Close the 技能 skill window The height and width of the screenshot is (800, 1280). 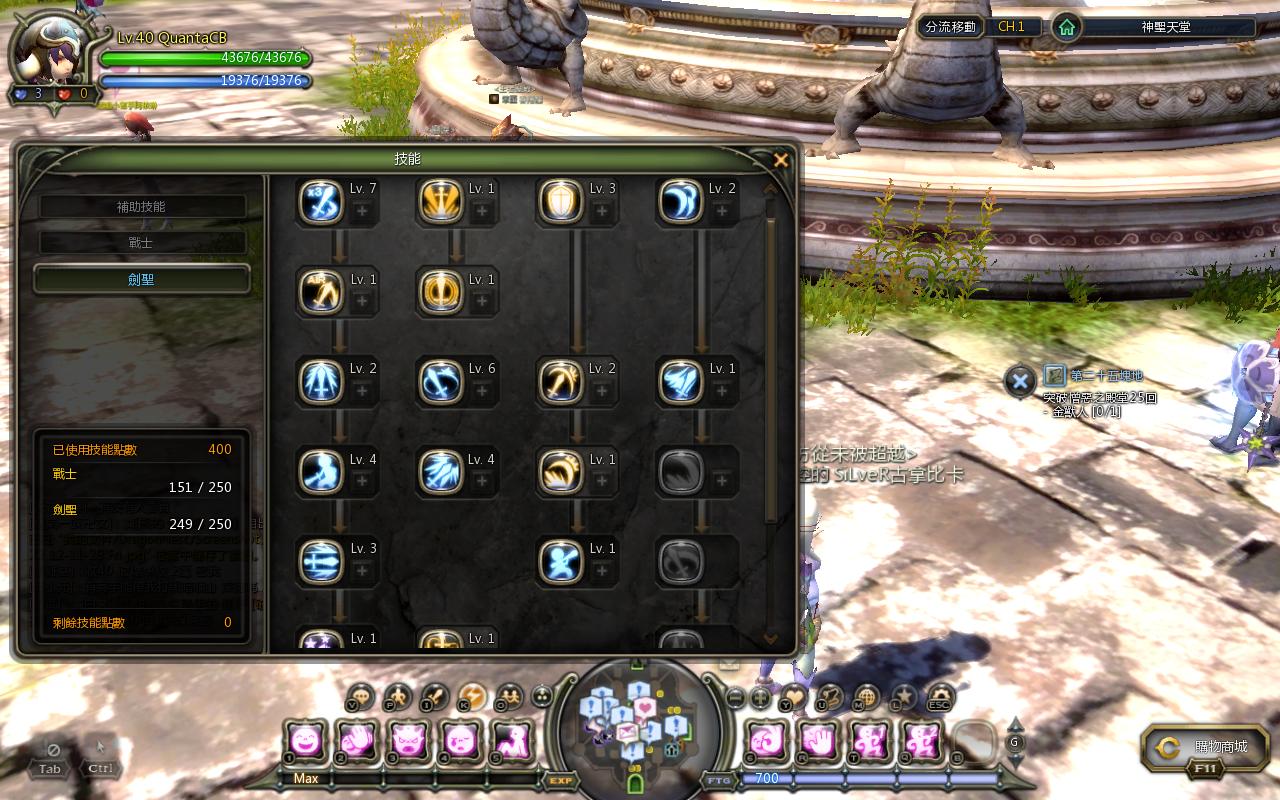click(x=781, y=160)
